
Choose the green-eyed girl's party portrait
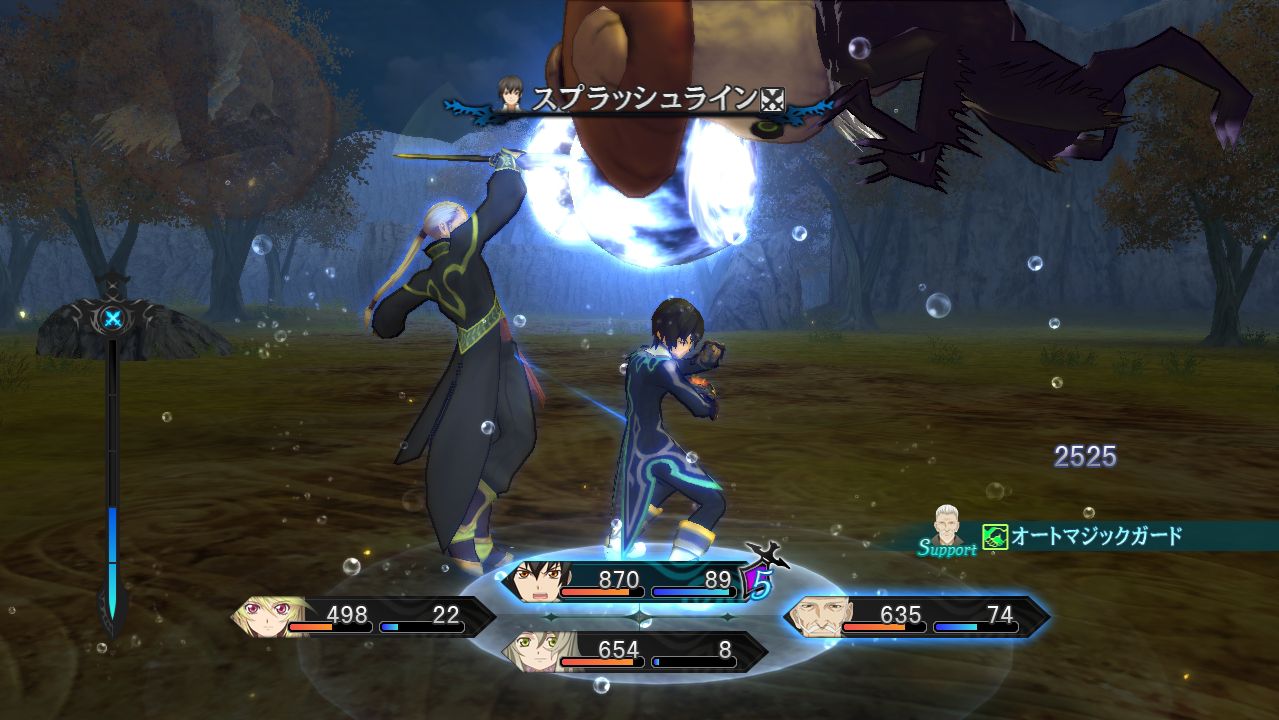537,652
